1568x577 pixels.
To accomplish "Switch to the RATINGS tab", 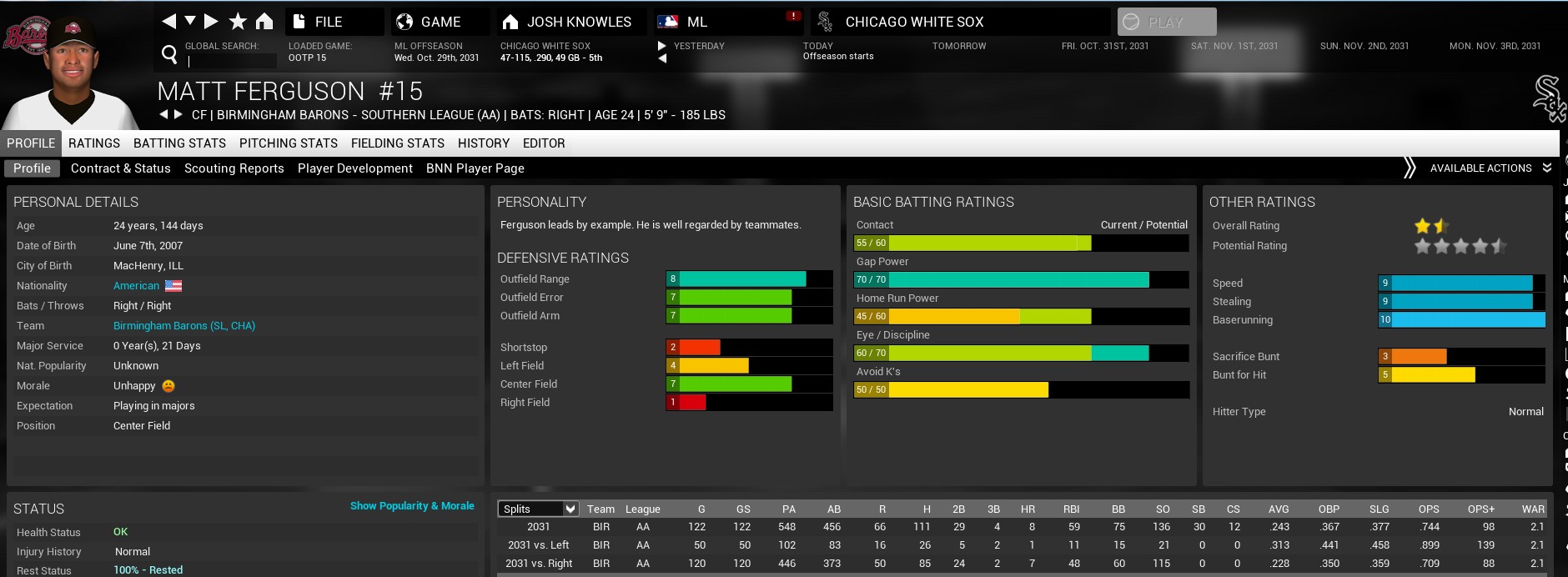I will pyautogui.click(x=94, y=143).
